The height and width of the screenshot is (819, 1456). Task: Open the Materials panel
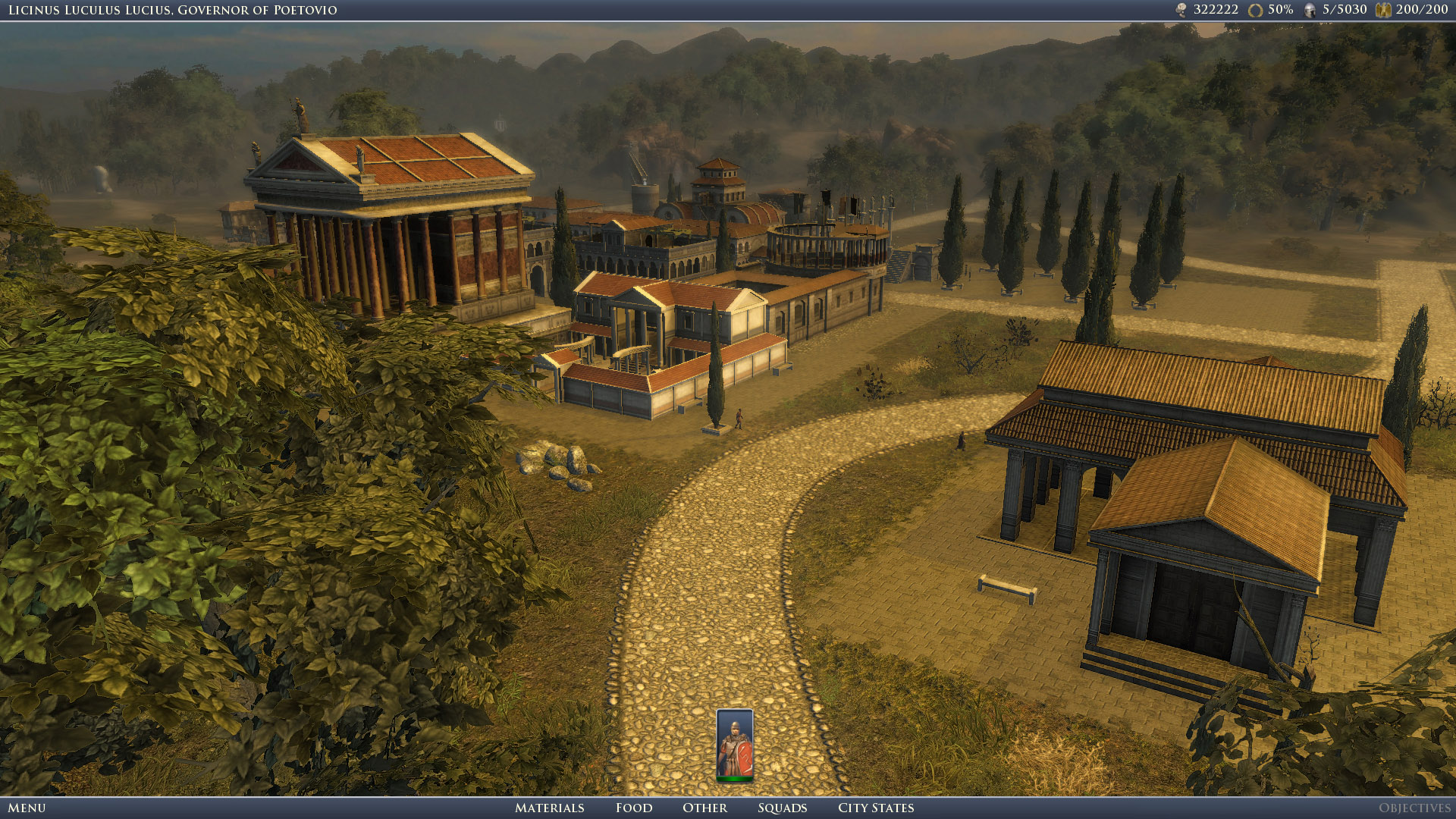pos(549,808)
